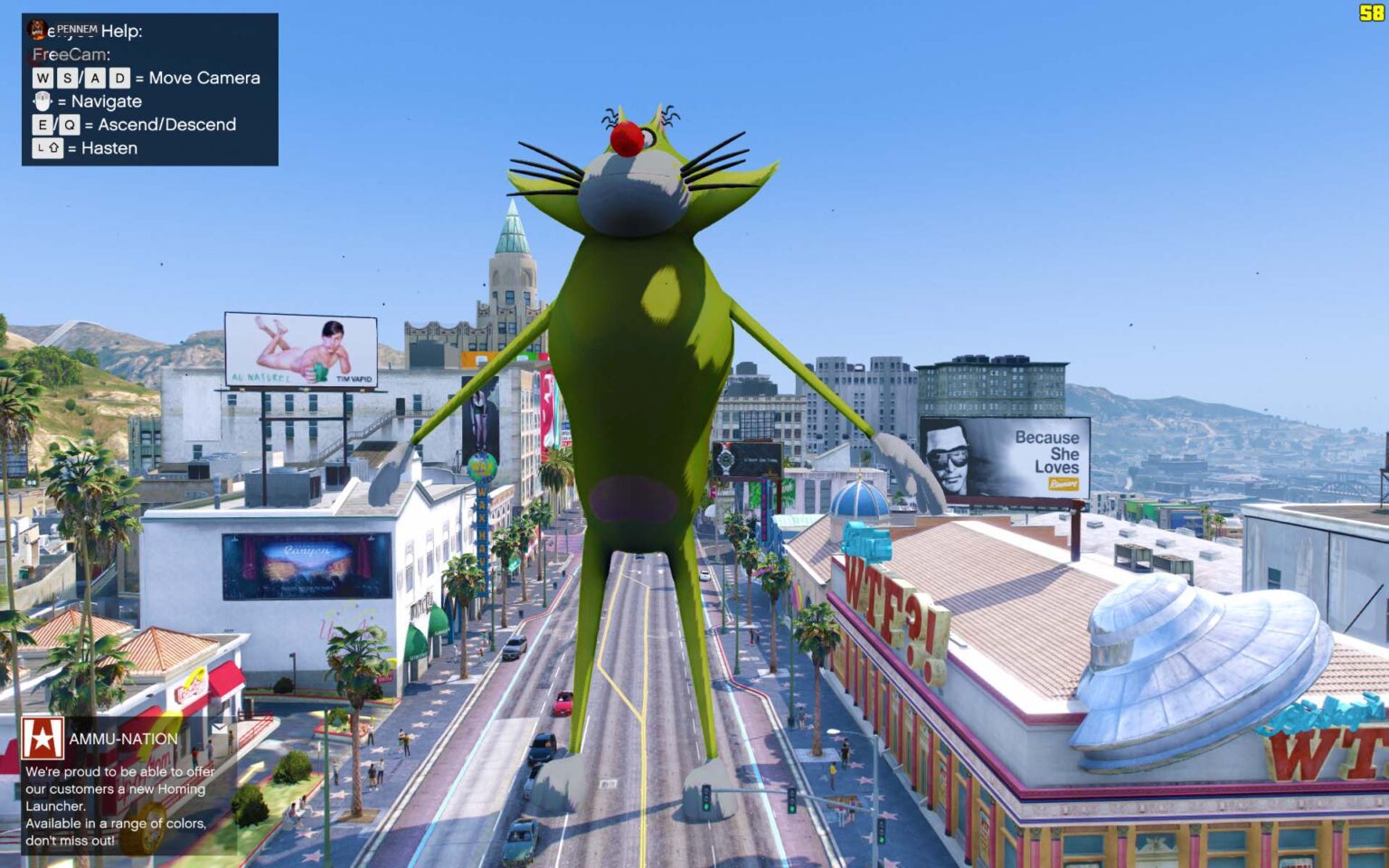
Task: Select the mail envelope icon on the notification
Action: (x=220, y=729)
